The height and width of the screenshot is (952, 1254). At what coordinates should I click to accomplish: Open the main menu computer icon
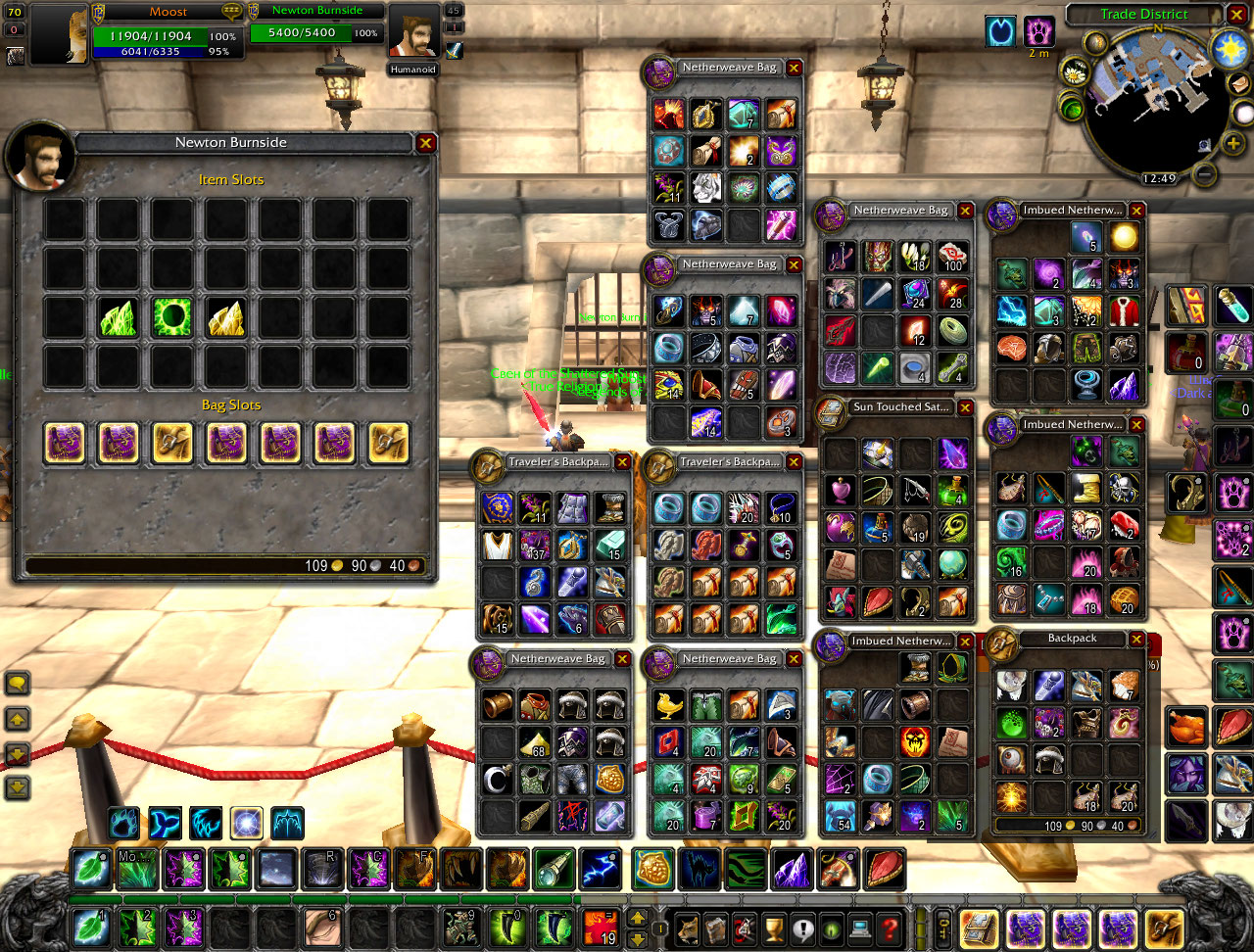click(860, 926)
